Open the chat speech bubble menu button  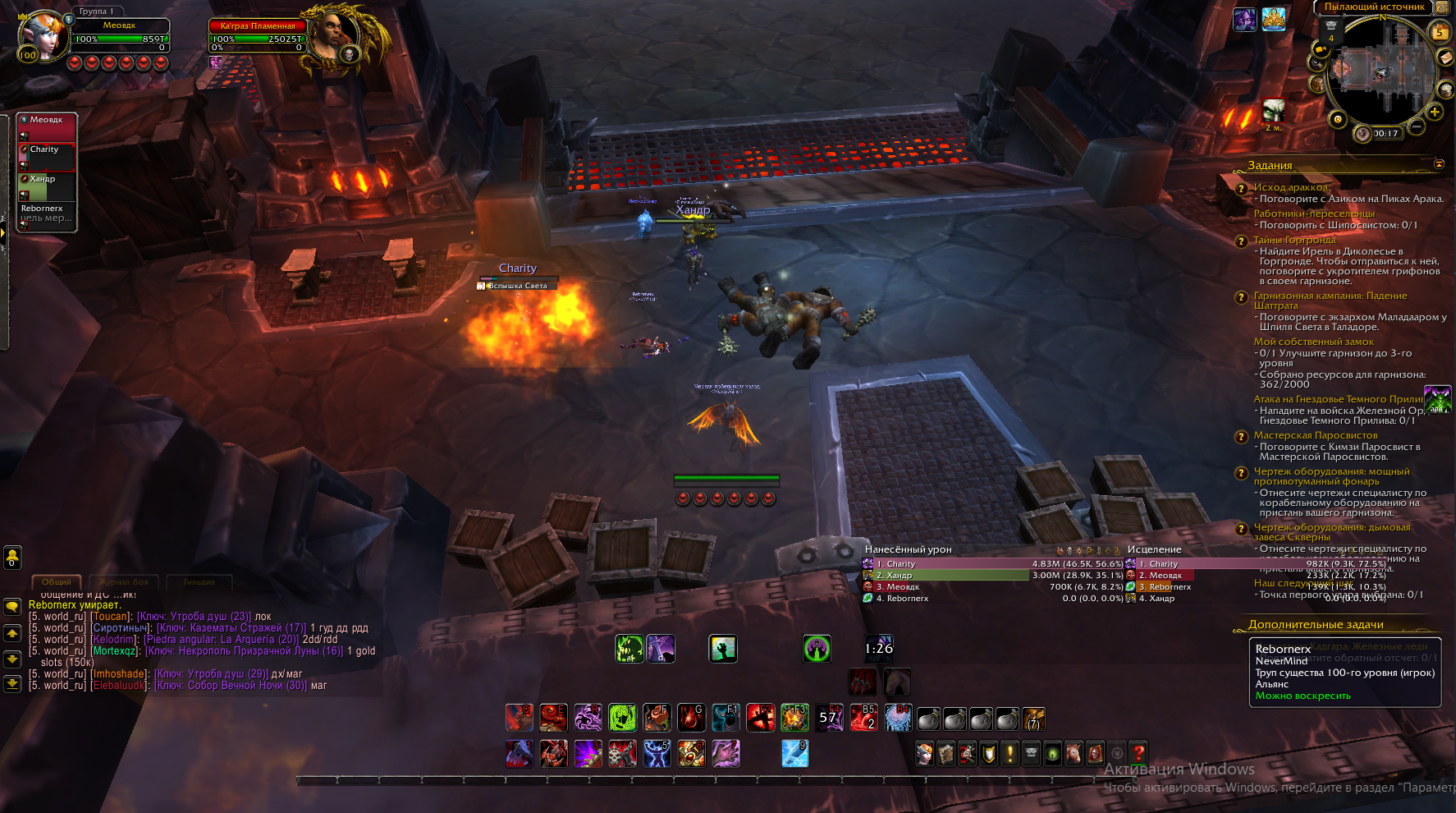click(x=12, y=607)
